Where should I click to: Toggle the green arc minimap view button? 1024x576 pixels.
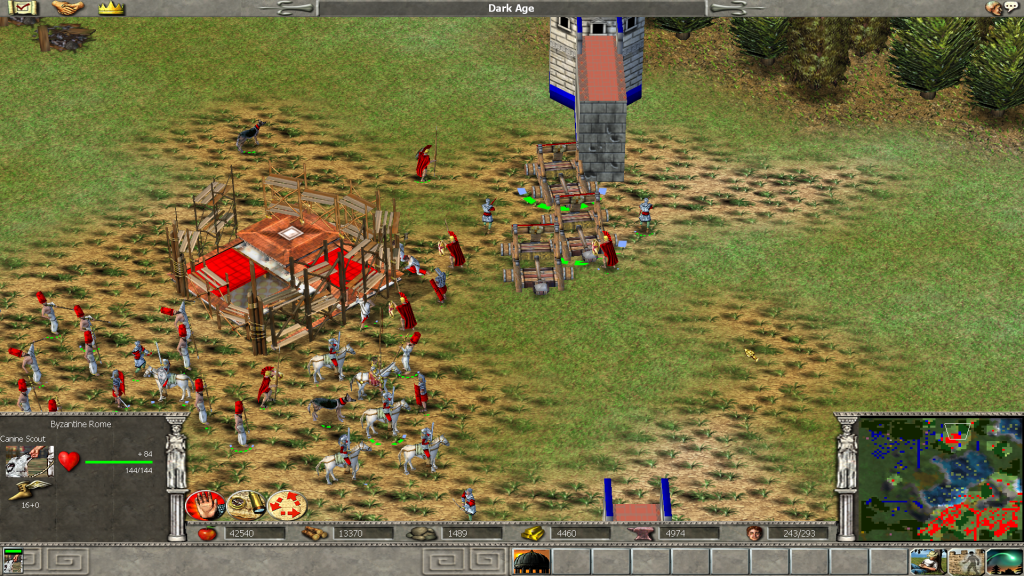pos(1004,561)
